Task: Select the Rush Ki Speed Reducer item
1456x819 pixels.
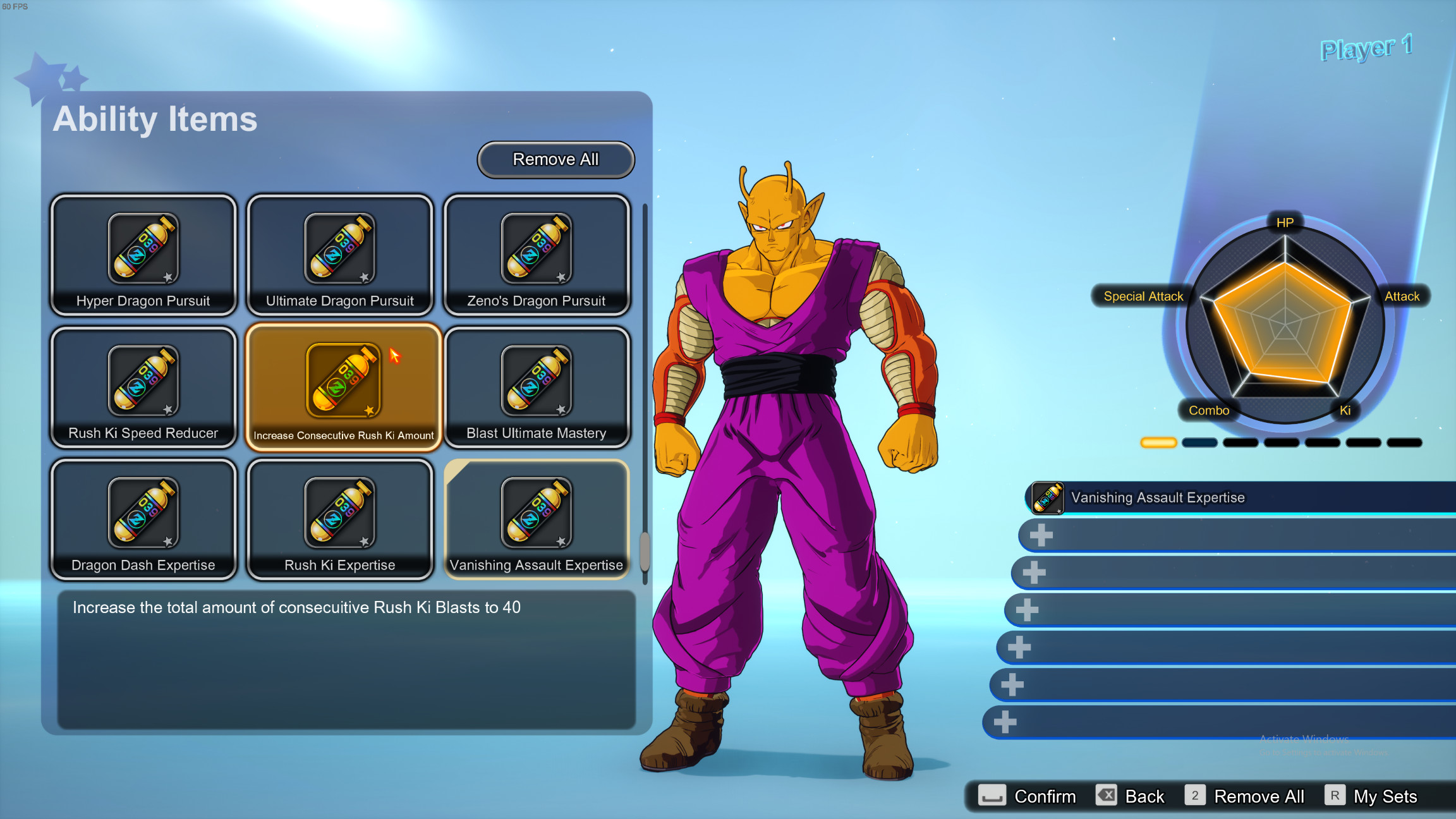Action: click(x=143, y=387)
